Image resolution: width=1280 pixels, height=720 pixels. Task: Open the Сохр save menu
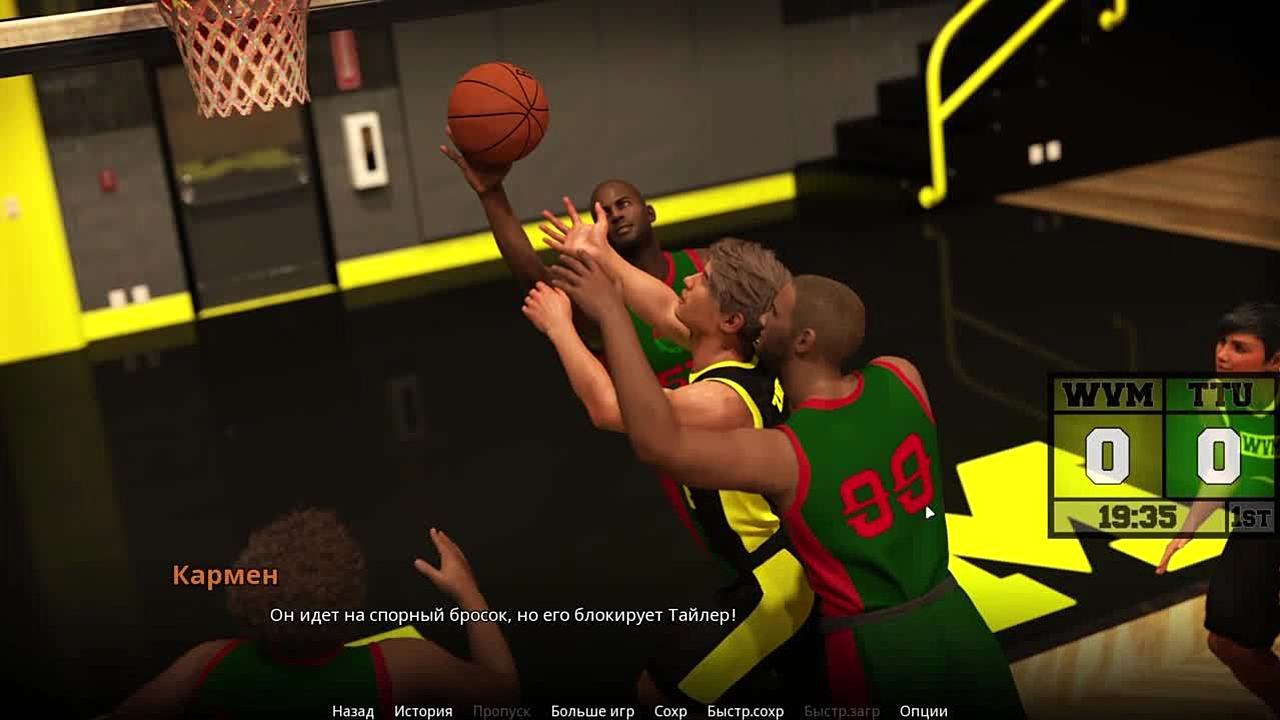670,711
